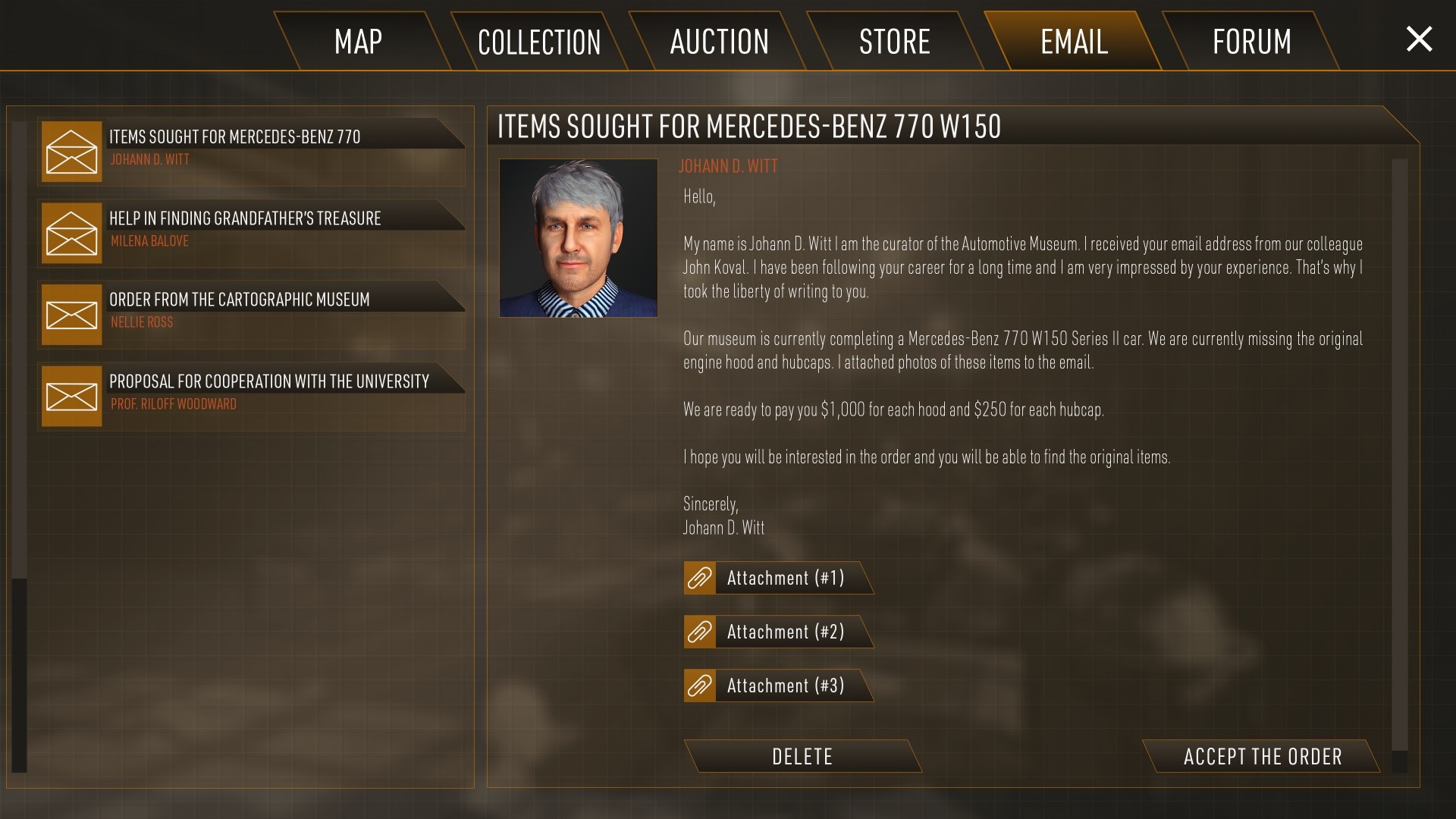Open Attachment (#2) via its paperclip icon
The height and width of the screenshot is (819, 1456).
point(698,631)
